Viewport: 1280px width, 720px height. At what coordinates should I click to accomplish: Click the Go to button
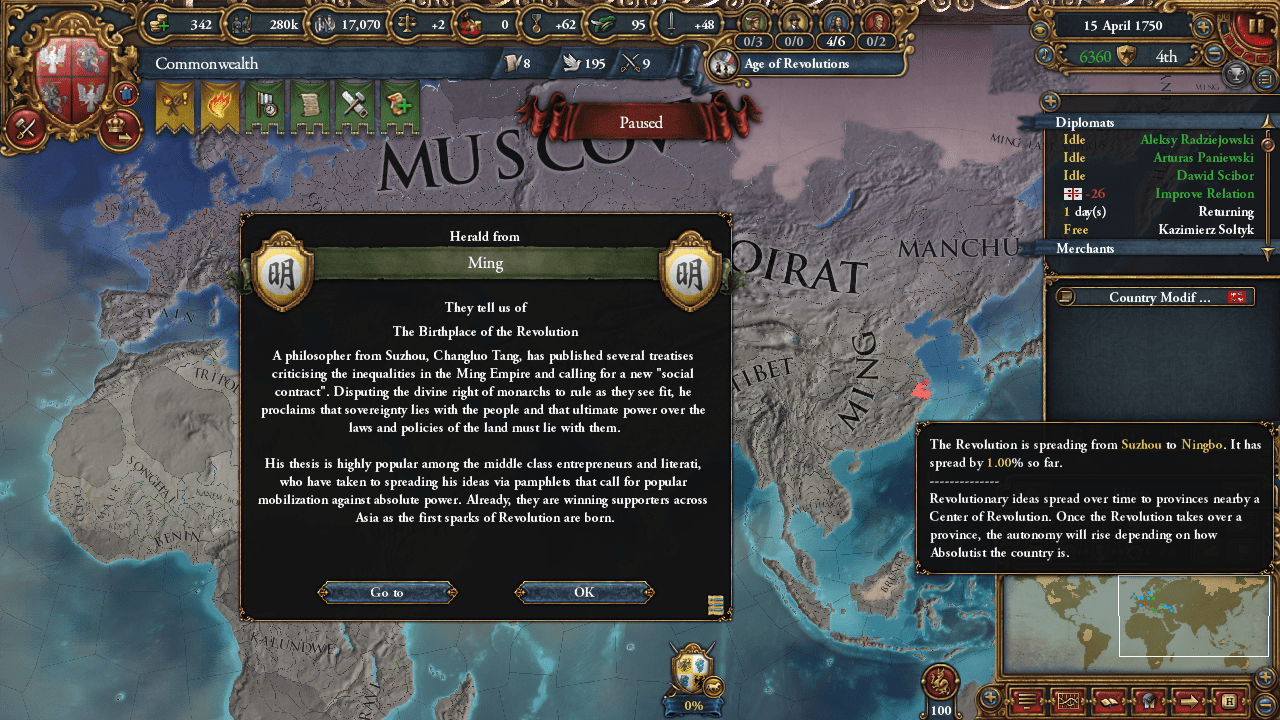click(387, 592)
